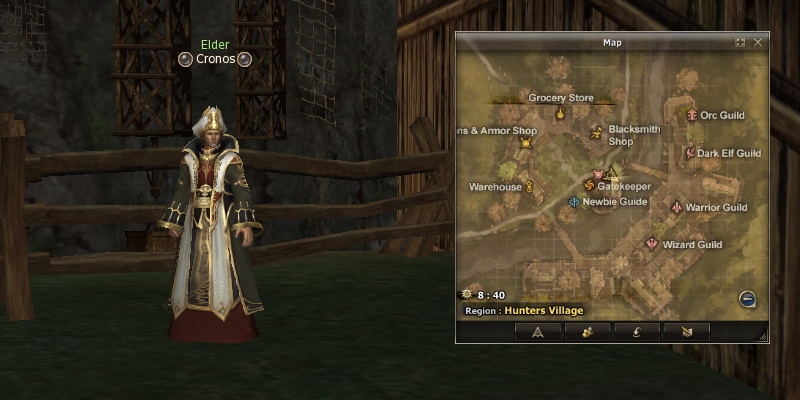Zoom out the map with minus button
The width and height of the screenshot is (800, 400).
click(x=747, y=299)
